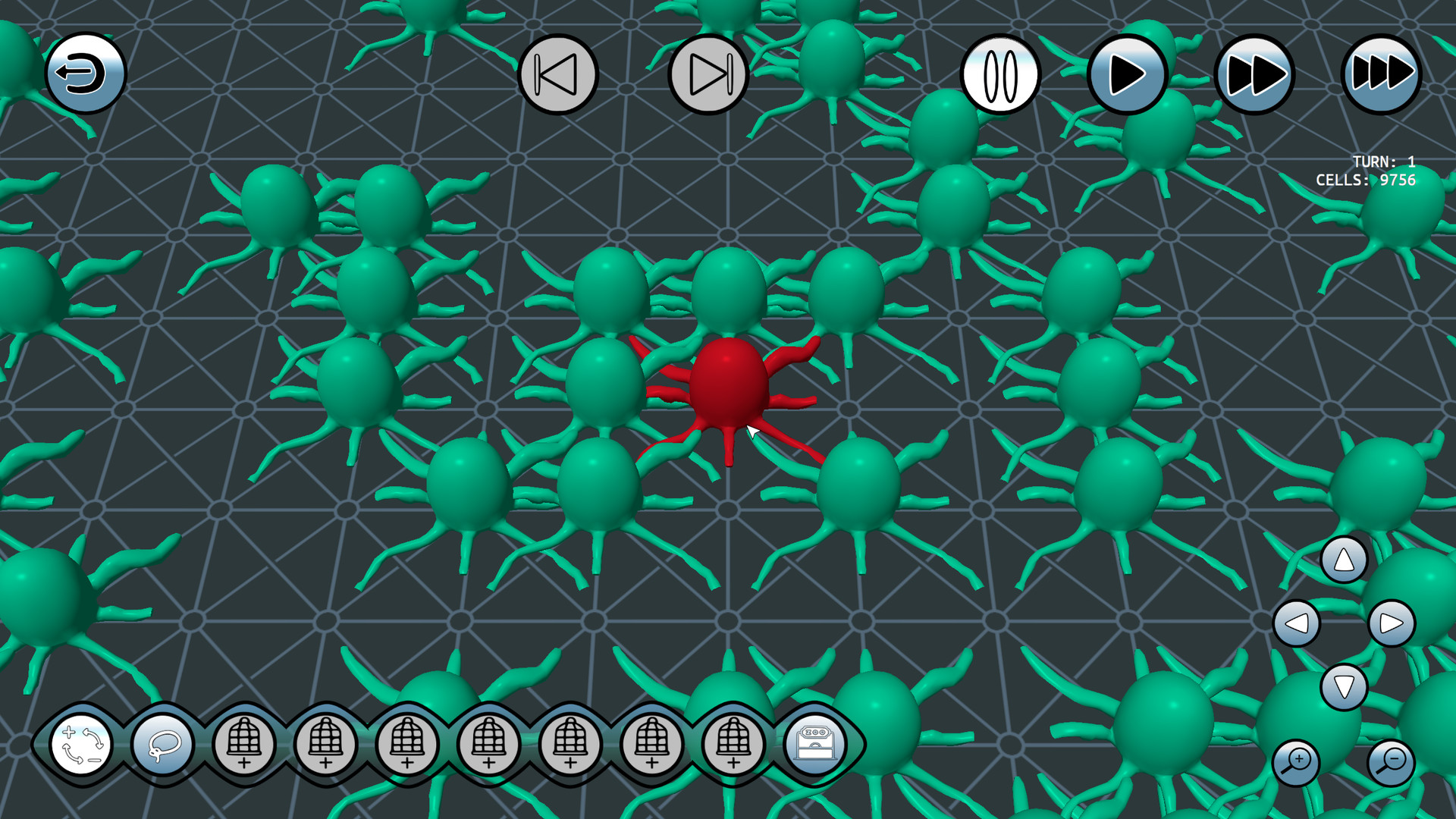This screenshot has height=819, width=1456.
Task: Pan the camera downward
Action: click(x=1344, y=685)
